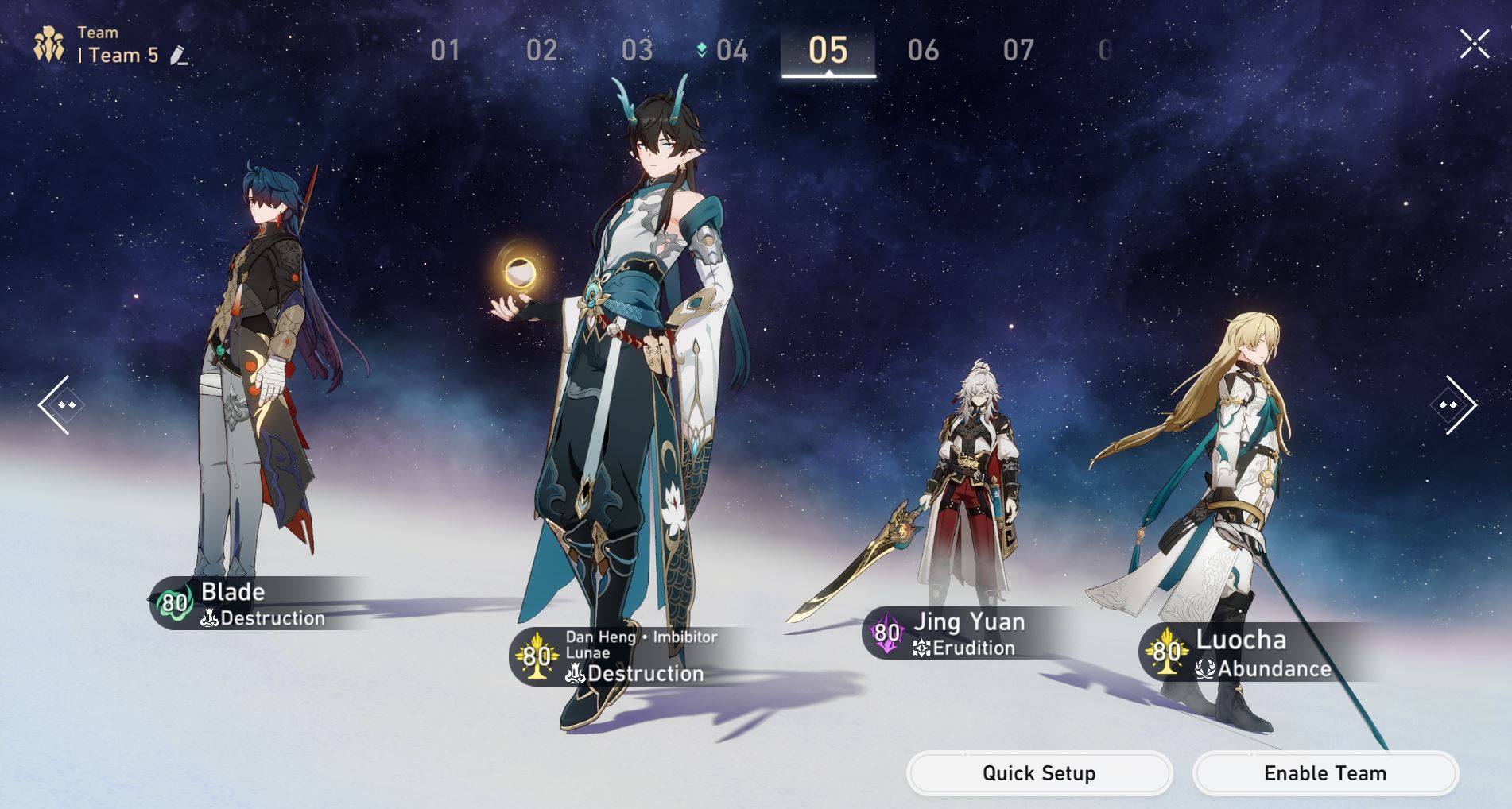Switch to team tab 01
Image resolution: width=1512 pixels, height=809 pixels.
pyautogui.click(x=445, y=51)
